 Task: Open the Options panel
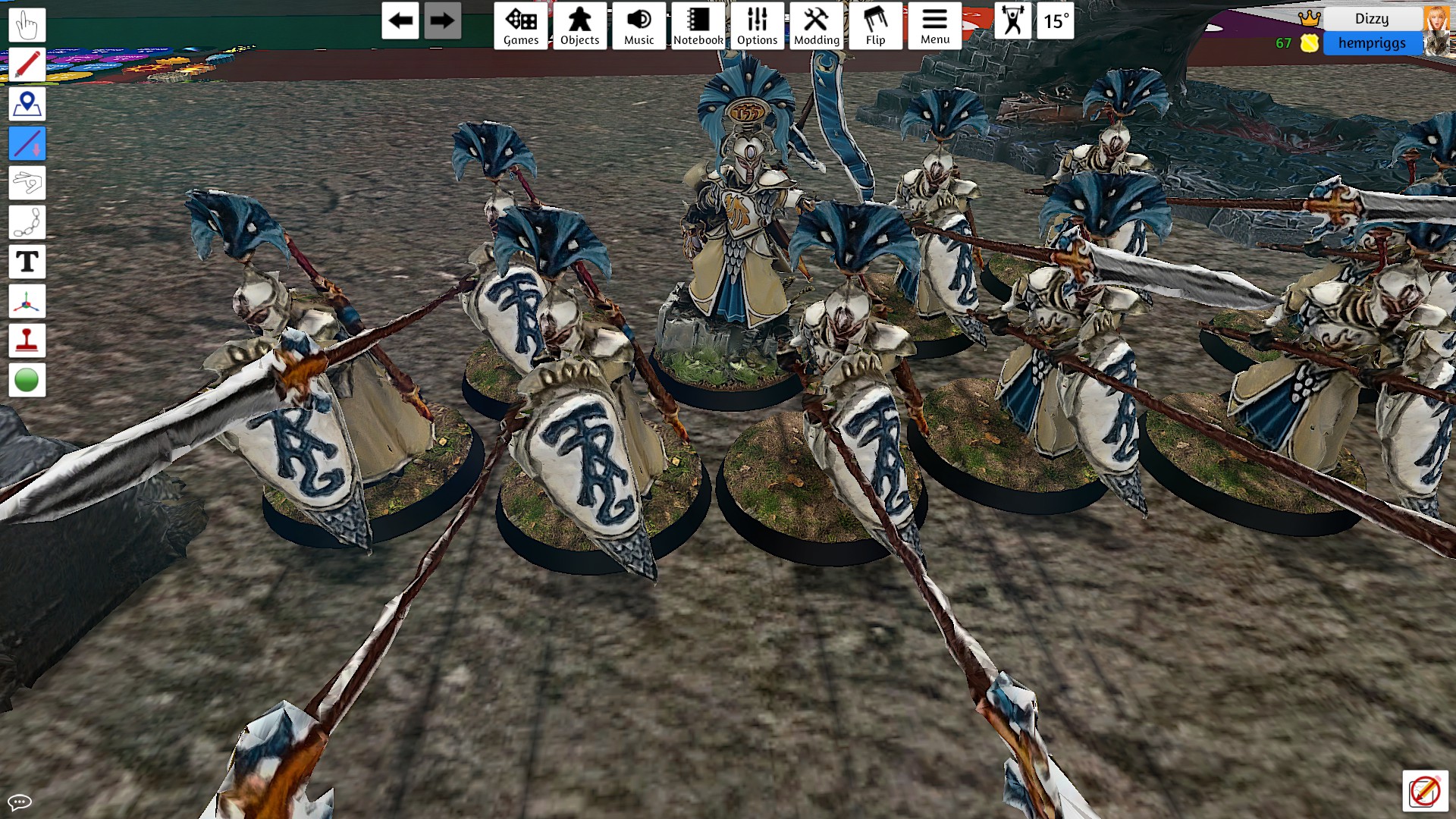(x=757, y=26)
